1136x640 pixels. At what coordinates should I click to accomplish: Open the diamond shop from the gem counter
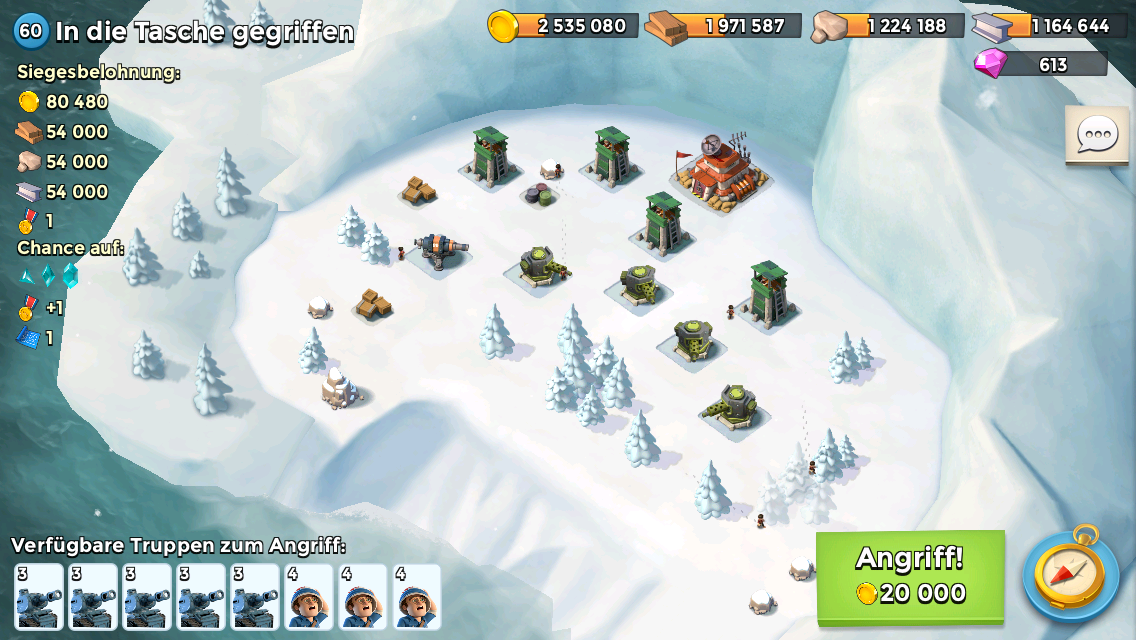[1041, 64]
